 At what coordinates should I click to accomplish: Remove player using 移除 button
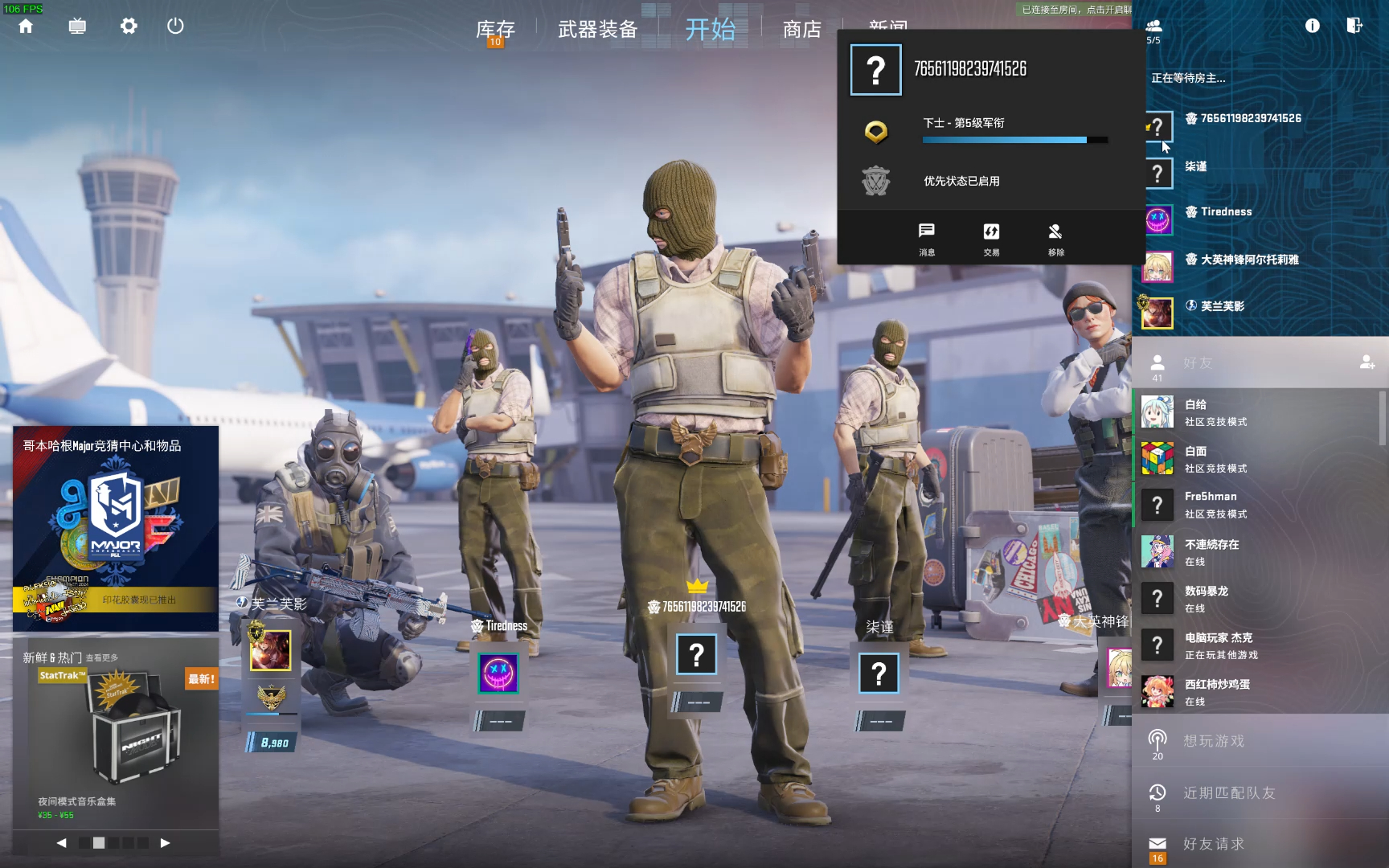1055,239
